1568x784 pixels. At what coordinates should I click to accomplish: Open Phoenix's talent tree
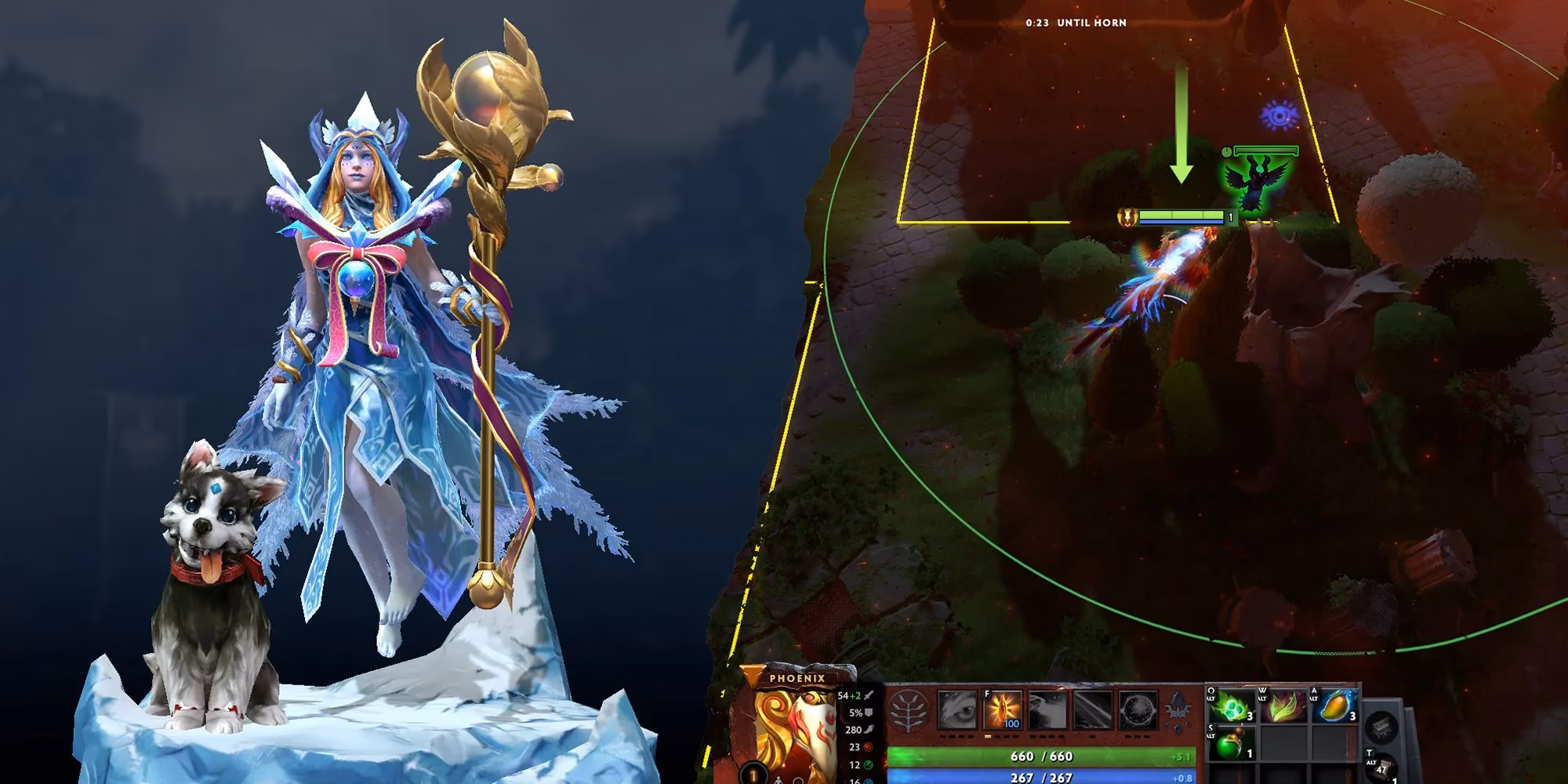tap(909, 710)
